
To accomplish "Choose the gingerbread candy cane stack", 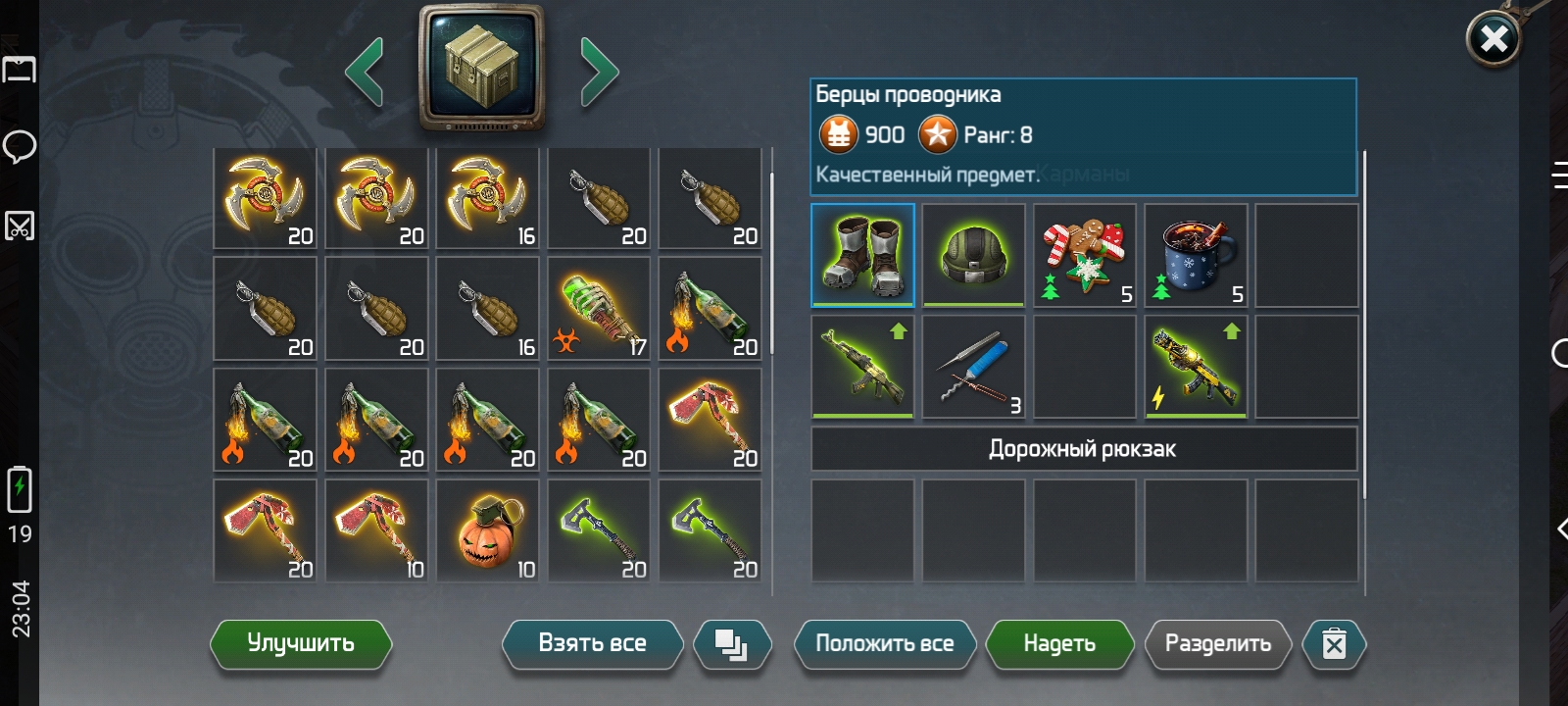I will tap(1085, 255).
